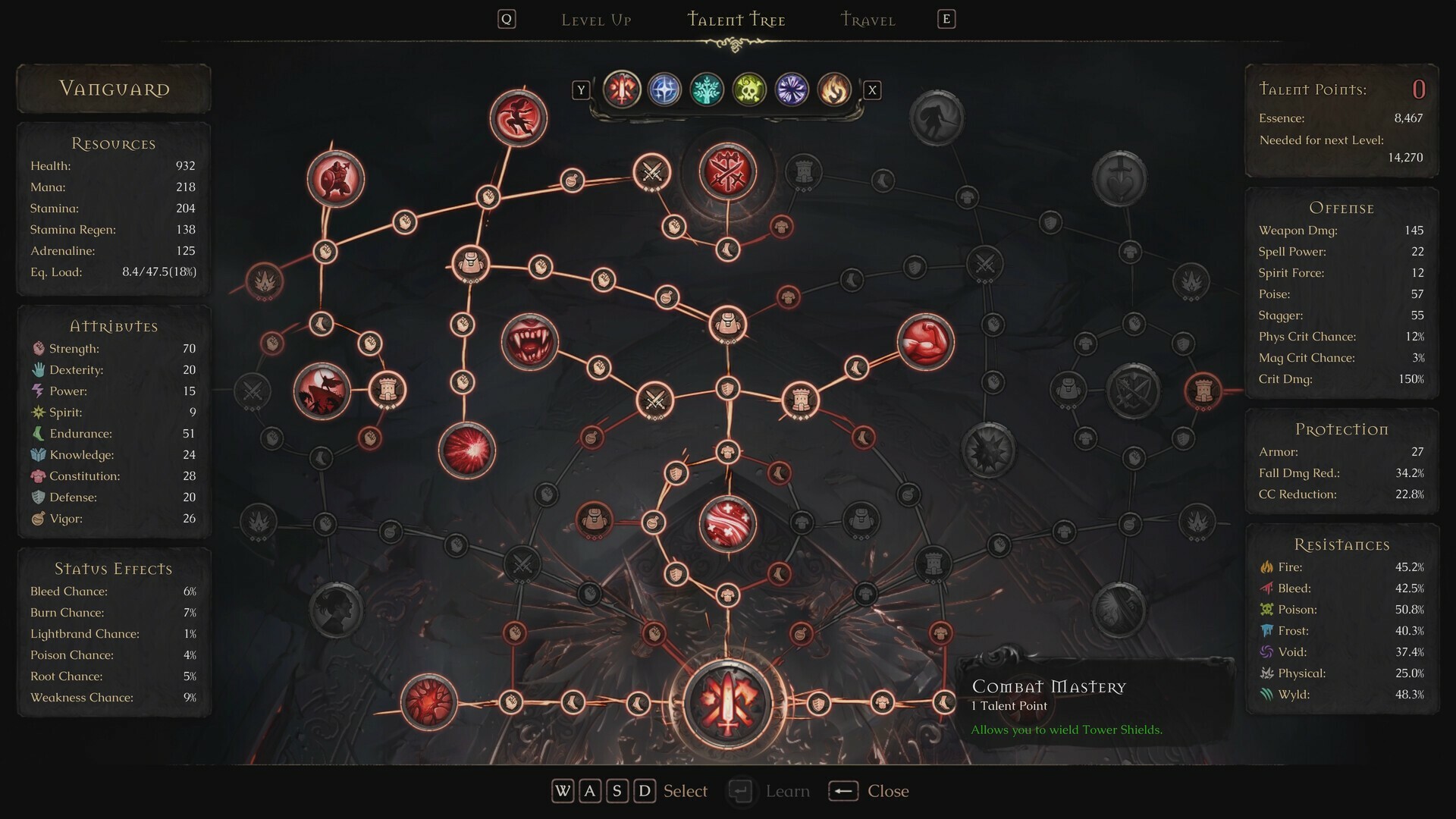This screenshot has height=819, width=1456.
Task: Click the Close button
Action: tap(887, 791)
